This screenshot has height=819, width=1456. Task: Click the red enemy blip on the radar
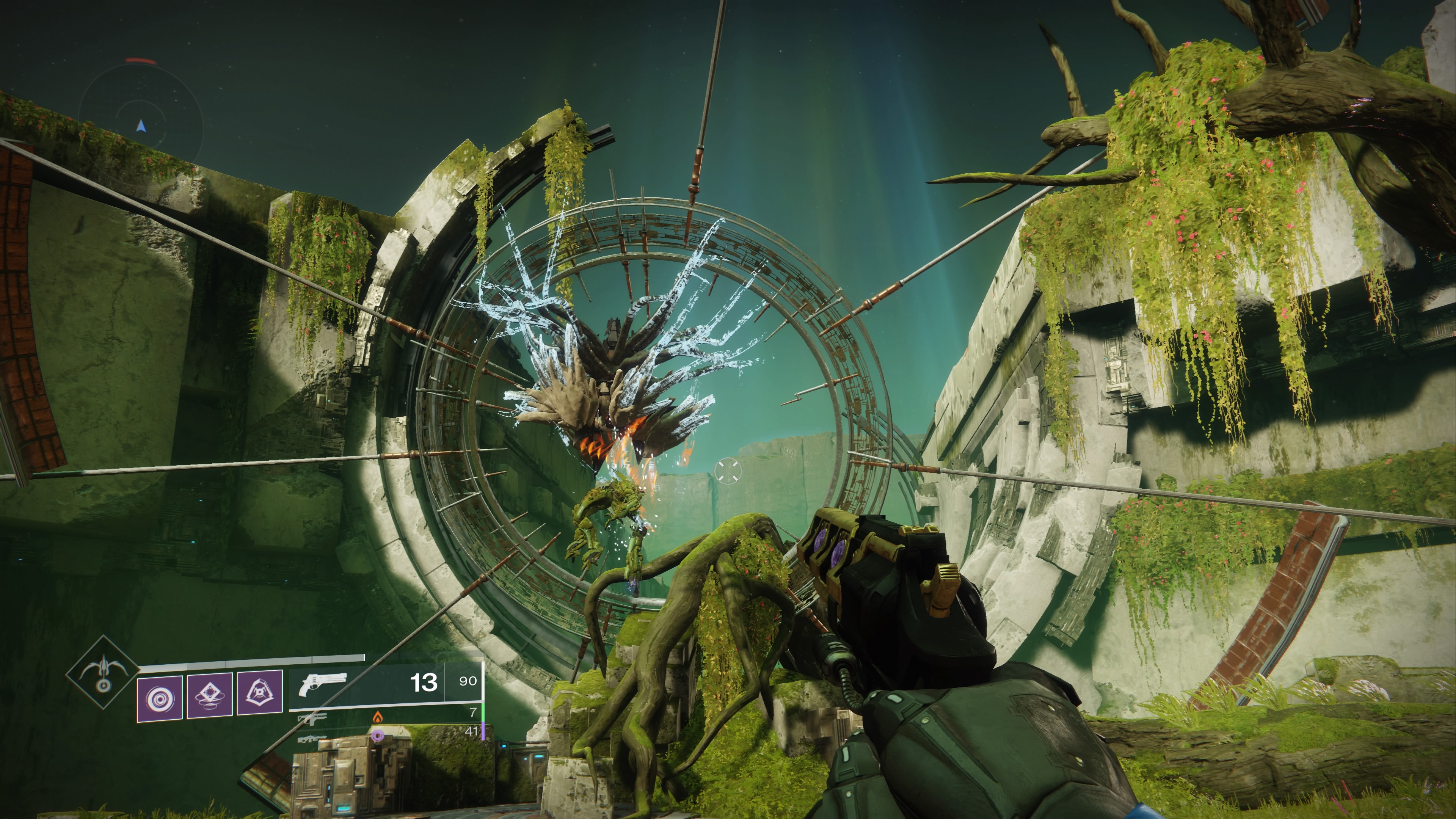[x=140, y=61]
